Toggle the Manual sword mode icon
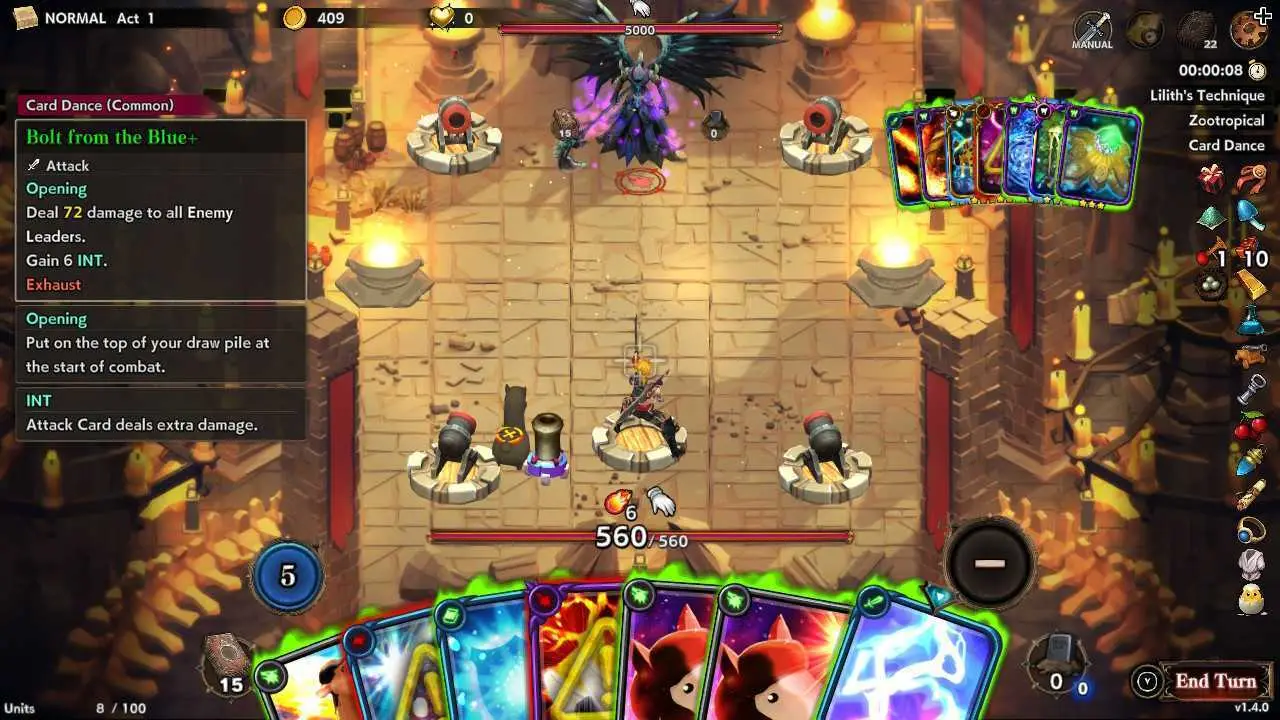Viewport: 1280px width, 720px height. (1092, 30)
